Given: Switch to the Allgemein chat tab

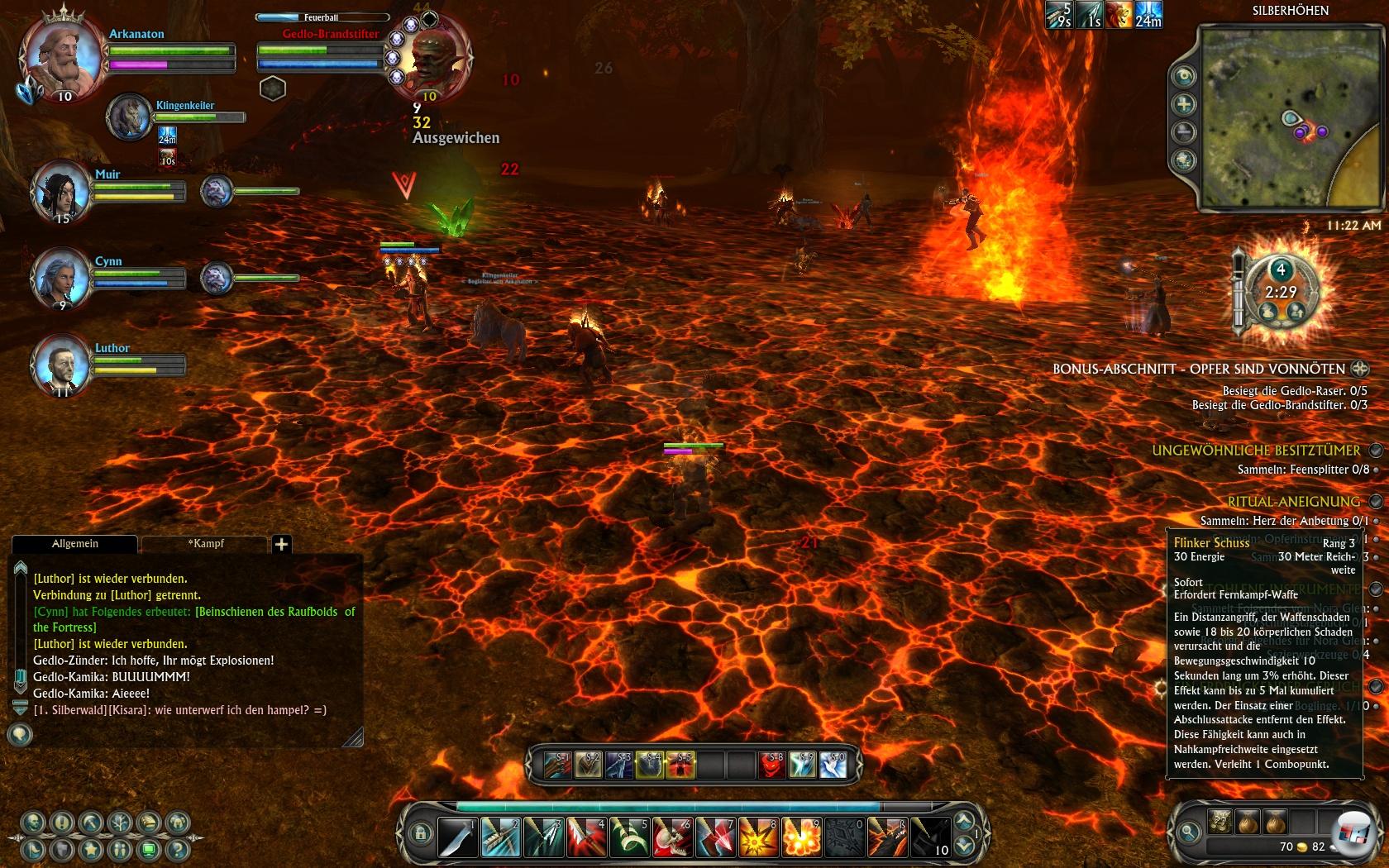Looking at the screenshot, I should point(75,544).
